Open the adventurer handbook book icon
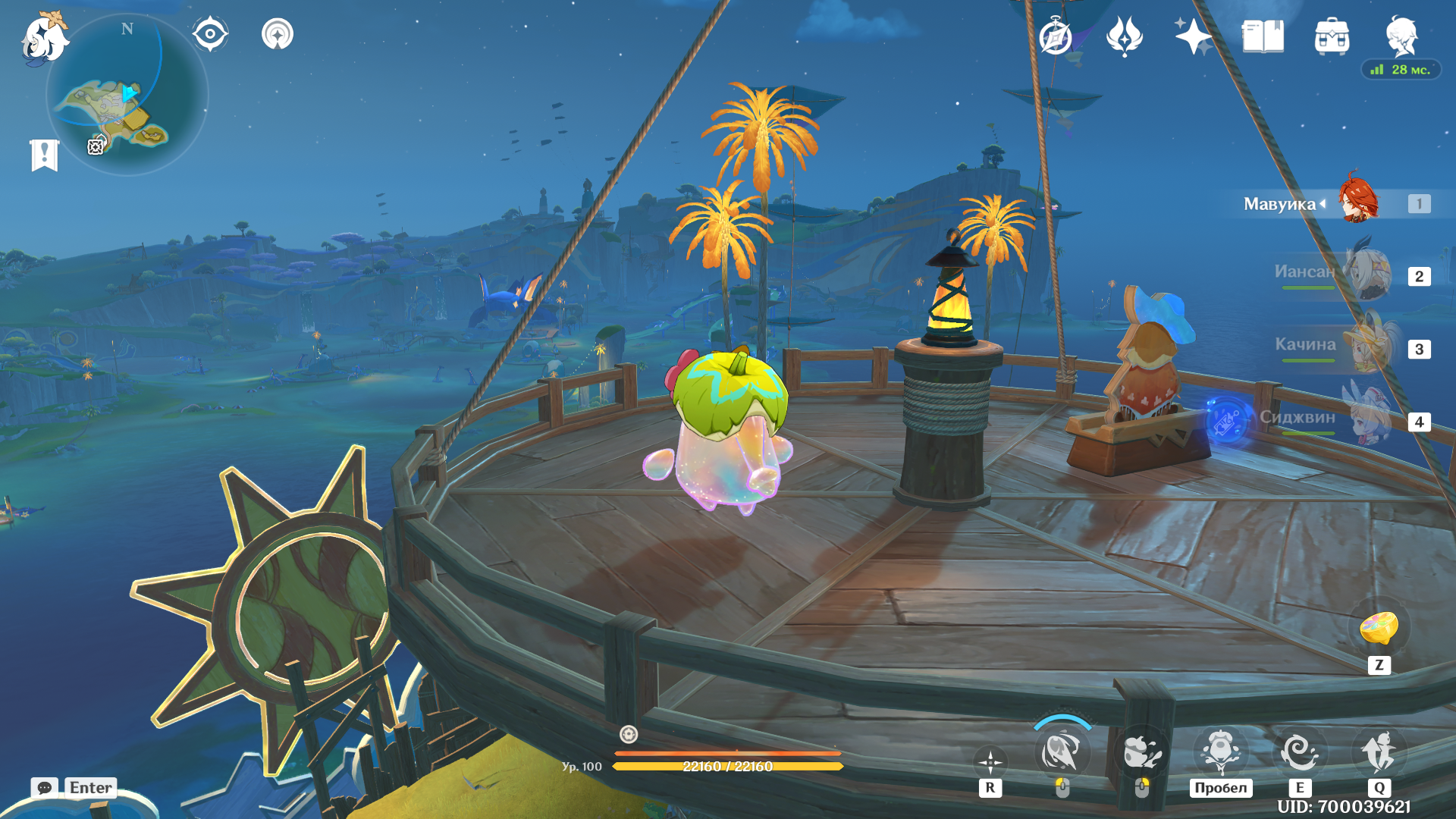This screenshot has height=819, width=1456. [x=1263, y=36]
